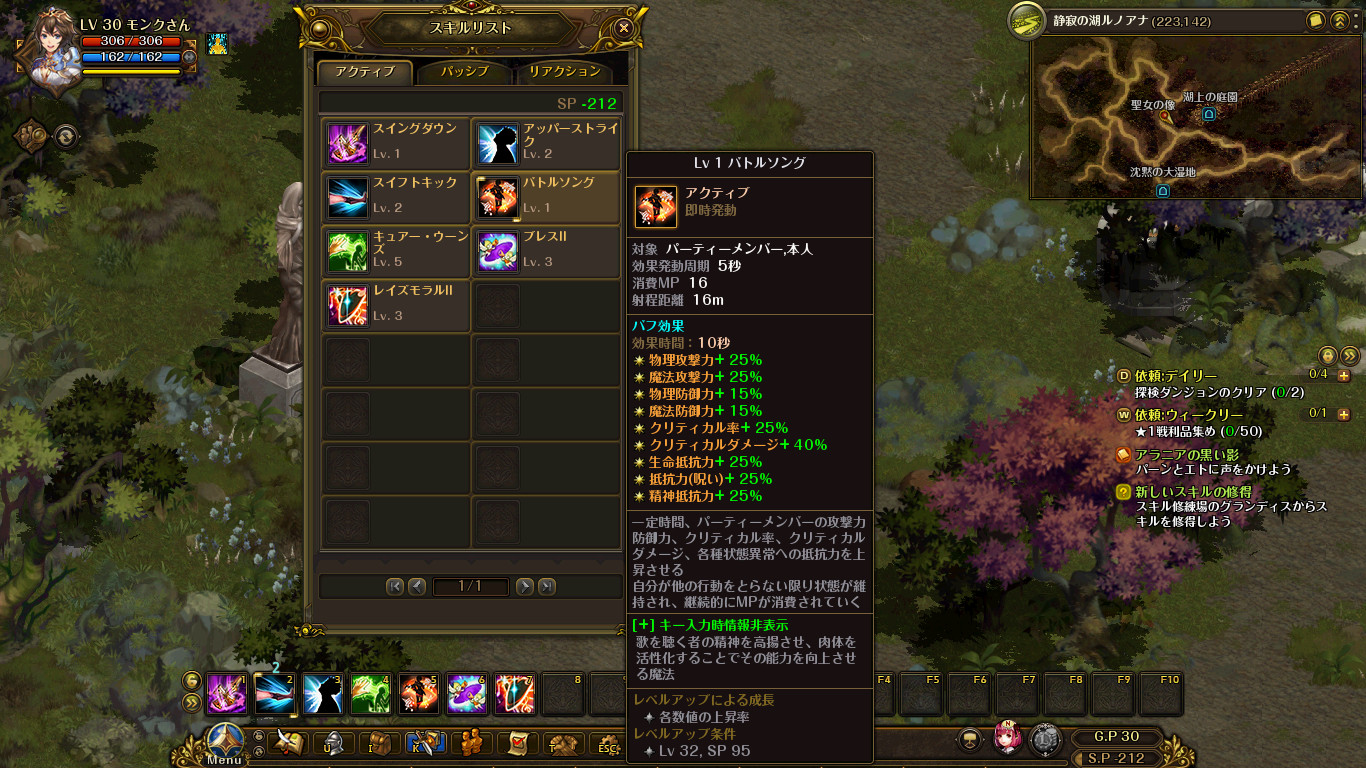Viewport: 1366px width, 768px height.
Task: Open the world map icon on minimap header
Action: 1316,20
